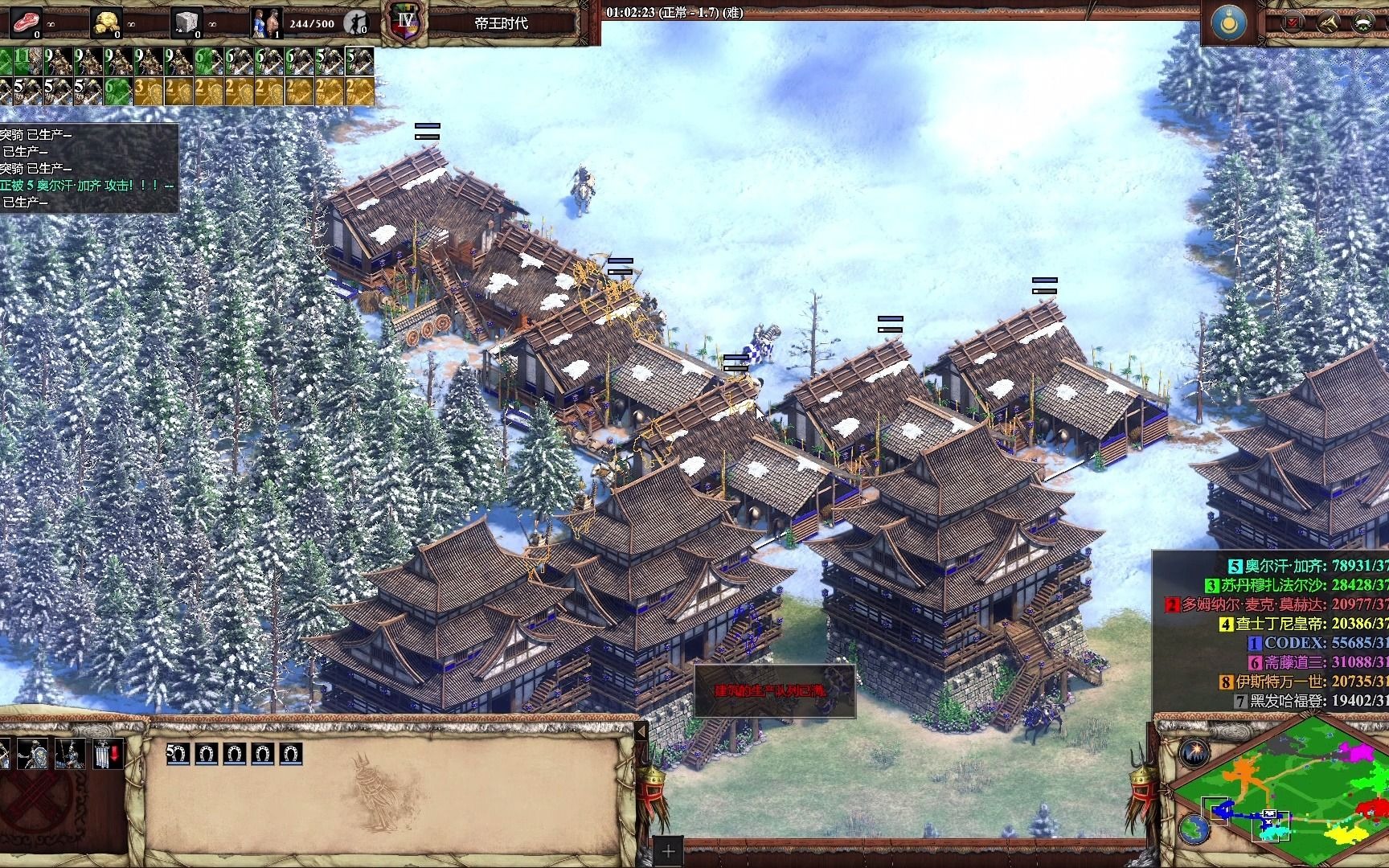Screen dimensions: 1389x868
Task: Toggle the minimap globe view mode
Action: click(x=1193, y=828)
